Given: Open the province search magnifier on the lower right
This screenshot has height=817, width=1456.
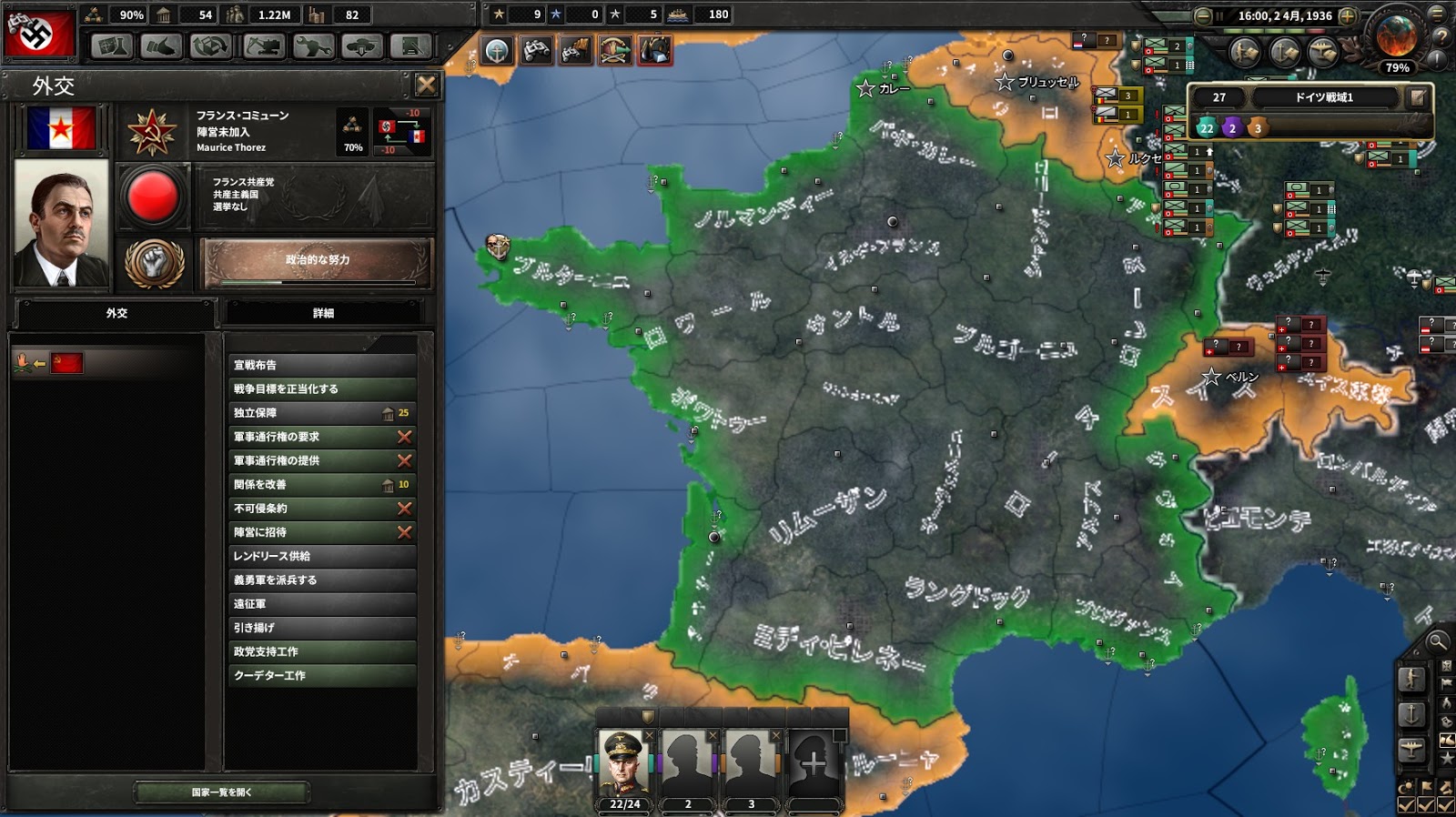Looking at the screenshot, I should pos(1438,643).
